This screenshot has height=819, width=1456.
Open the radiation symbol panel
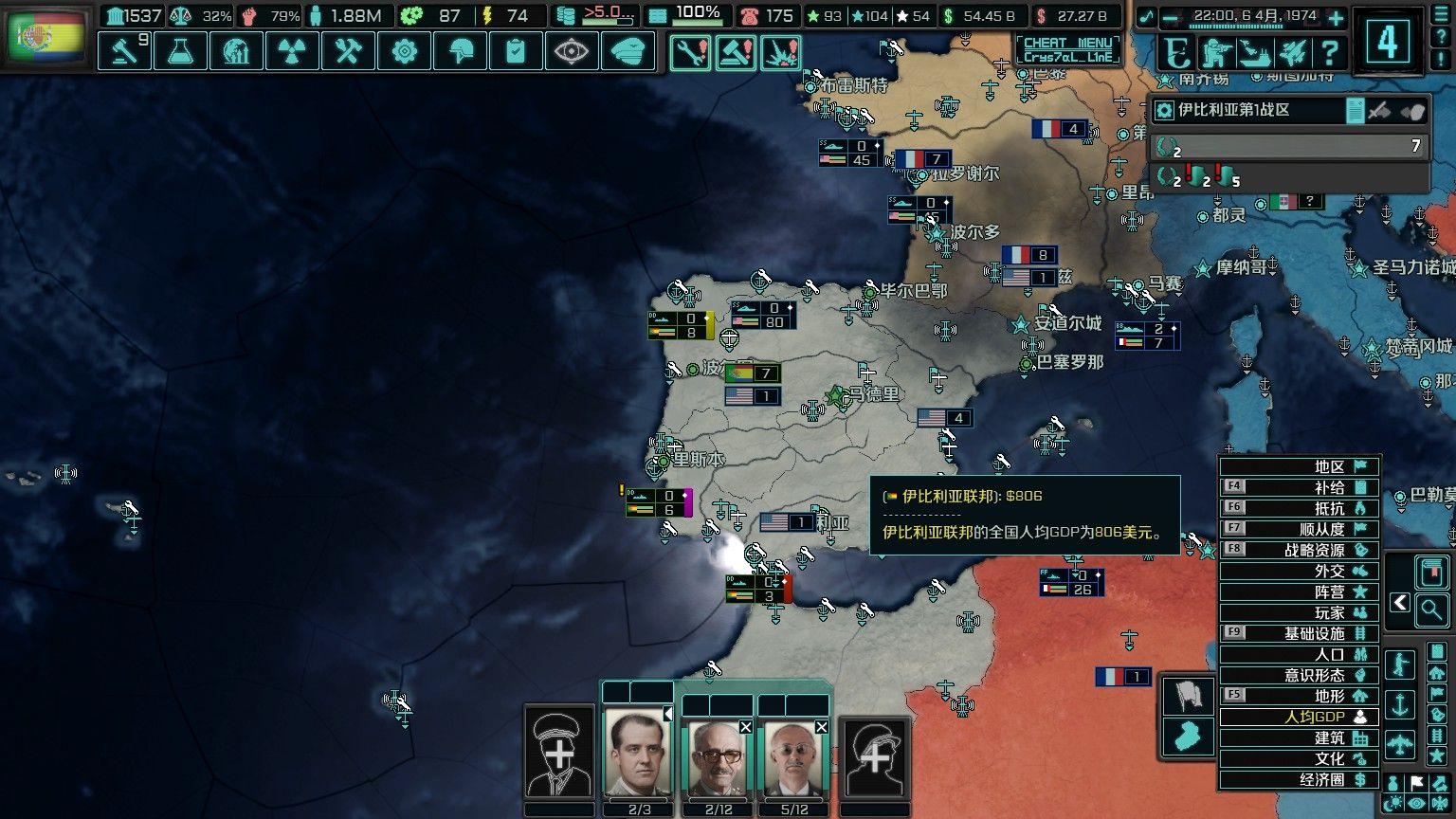click(x=292, y=51)
